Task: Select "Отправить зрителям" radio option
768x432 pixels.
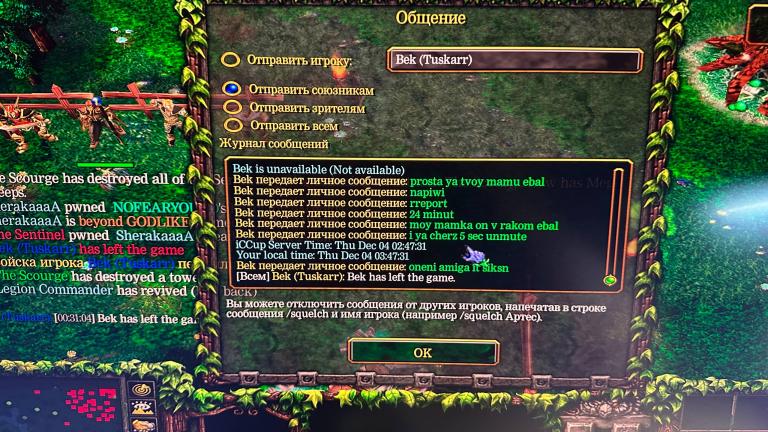Action: point(234,107)
